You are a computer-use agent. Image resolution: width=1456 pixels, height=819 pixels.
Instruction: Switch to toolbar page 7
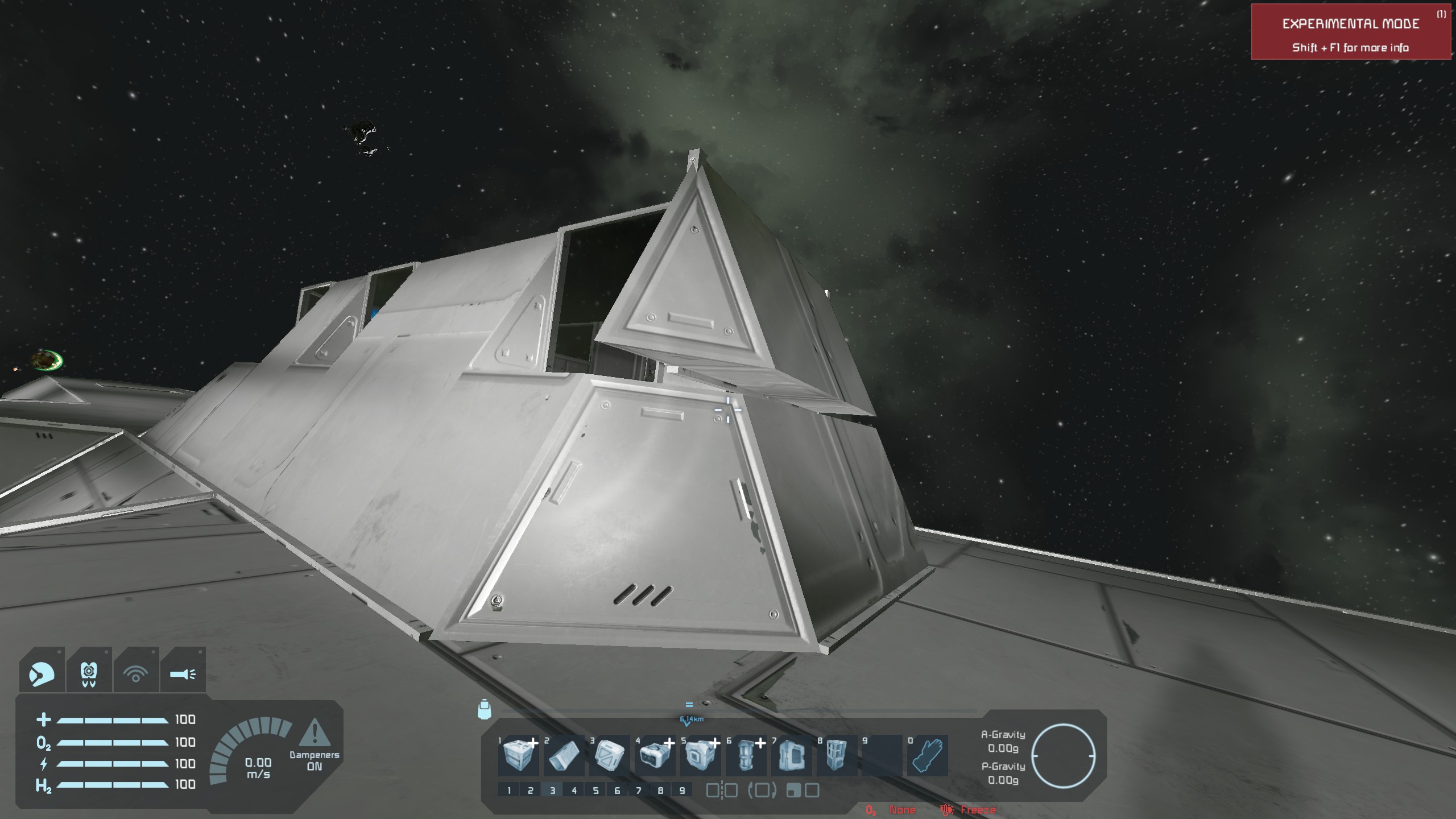[639, 790]
